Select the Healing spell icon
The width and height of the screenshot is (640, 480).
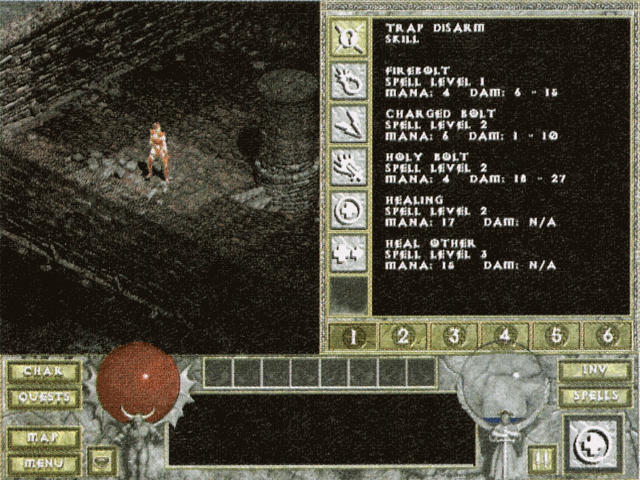pyautogui.click(x=349, y=209)
